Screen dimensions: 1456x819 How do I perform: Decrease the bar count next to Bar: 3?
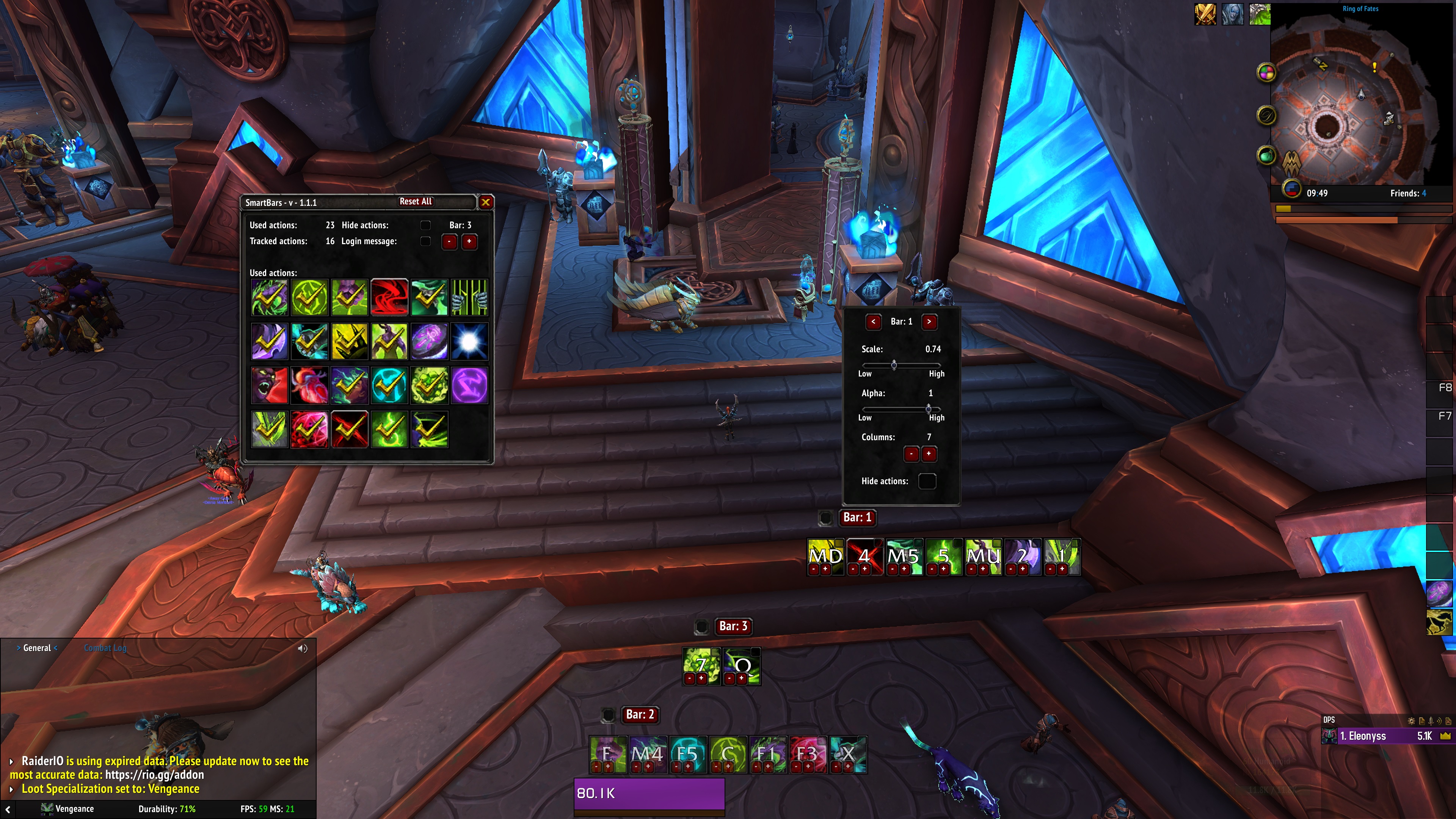tap(449, 242)
